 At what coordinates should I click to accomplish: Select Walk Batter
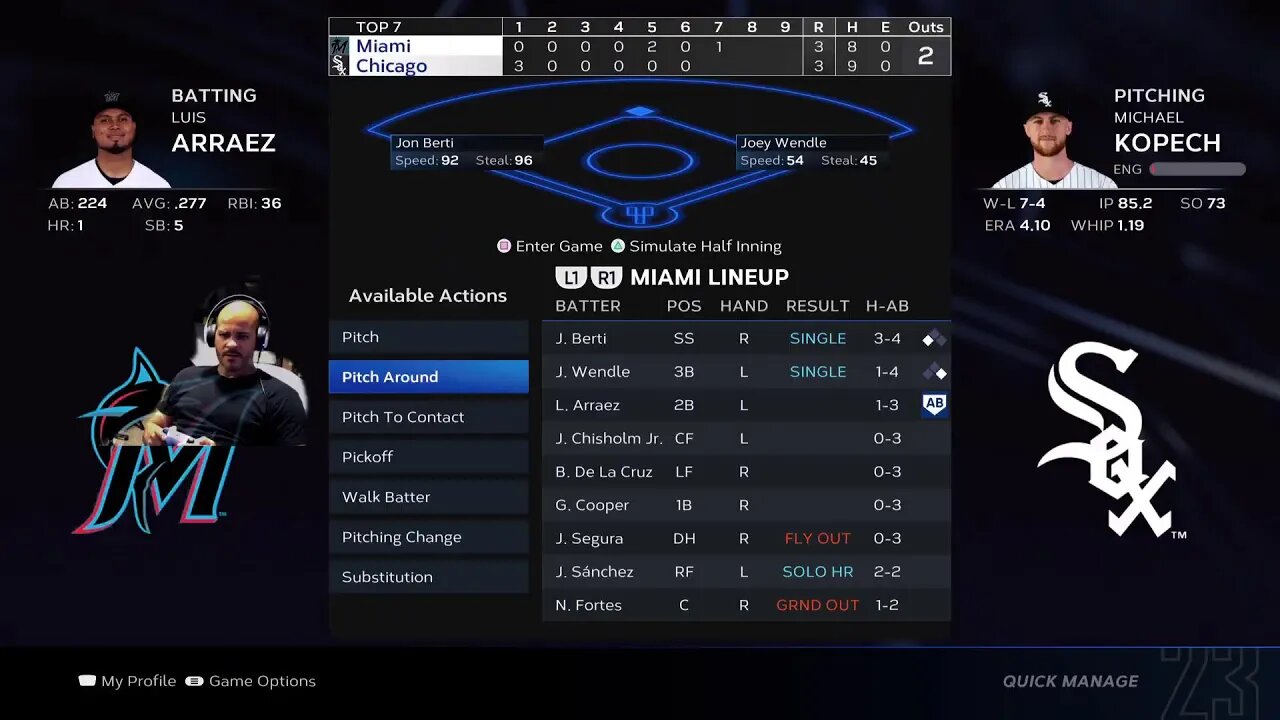[428, 497]
